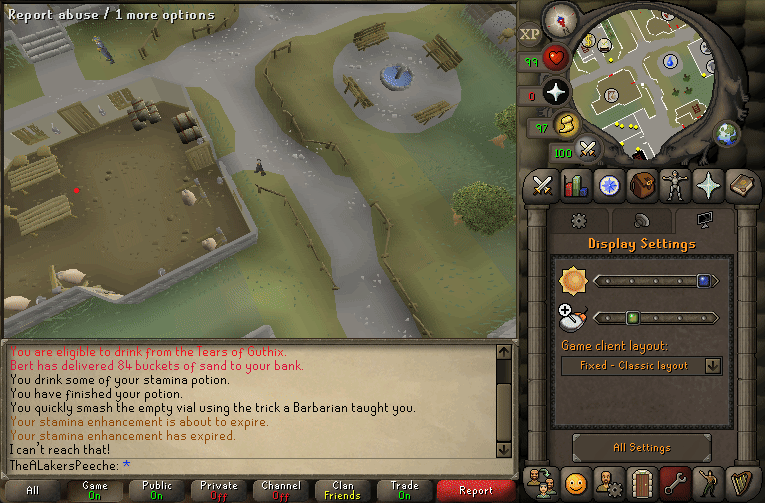The width and height of the screenshot is (765, 503).
Task: Open the inventory backpack tab
Action: point(641,185)
